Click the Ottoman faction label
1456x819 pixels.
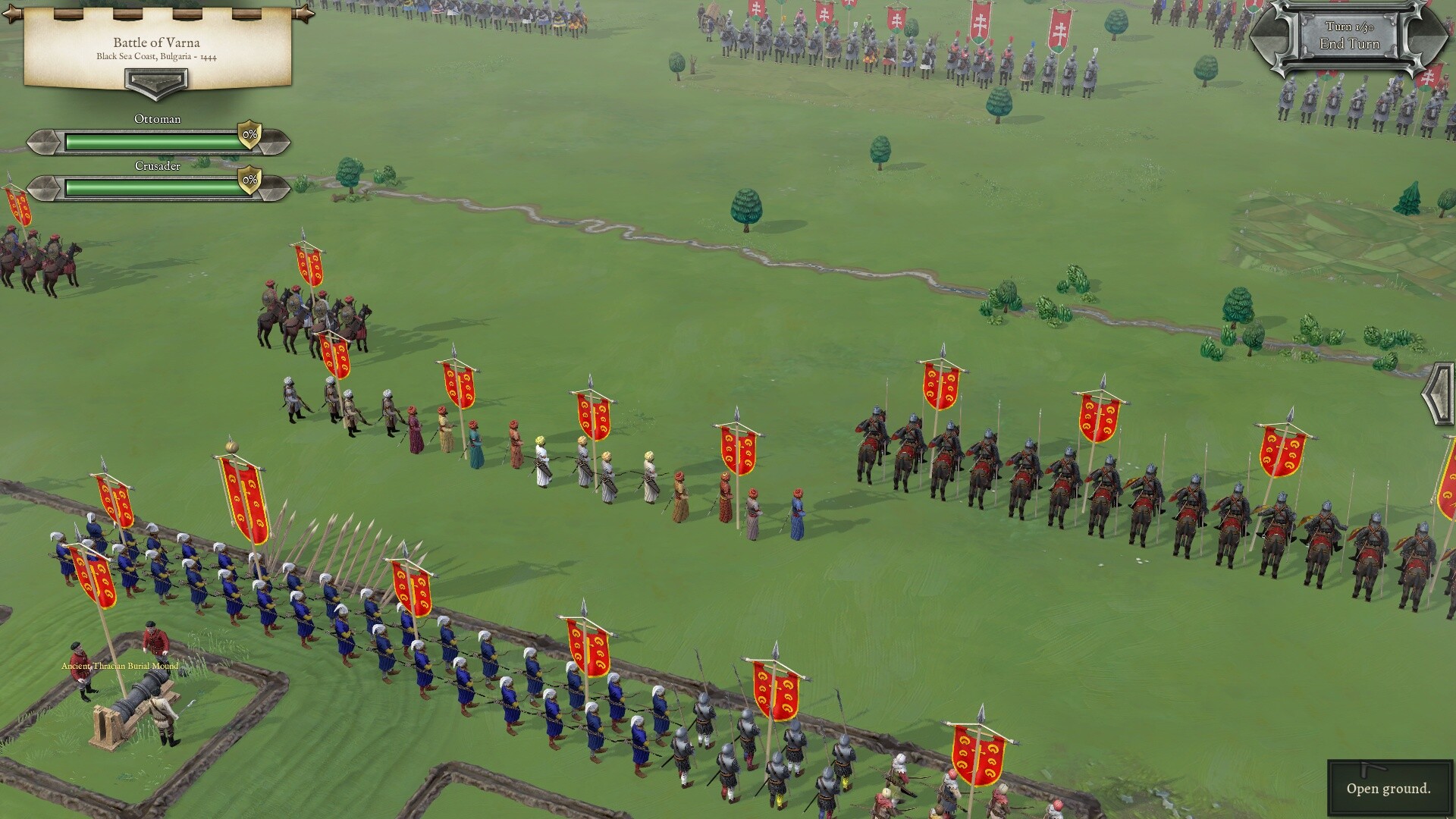tap(157, 119)
